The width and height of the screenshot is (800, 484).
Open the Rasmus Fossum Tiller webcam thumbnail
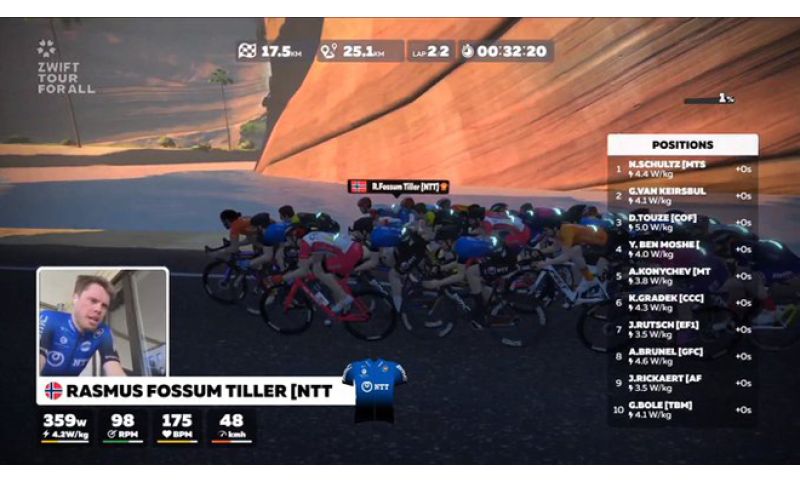[x=102, y=322]
